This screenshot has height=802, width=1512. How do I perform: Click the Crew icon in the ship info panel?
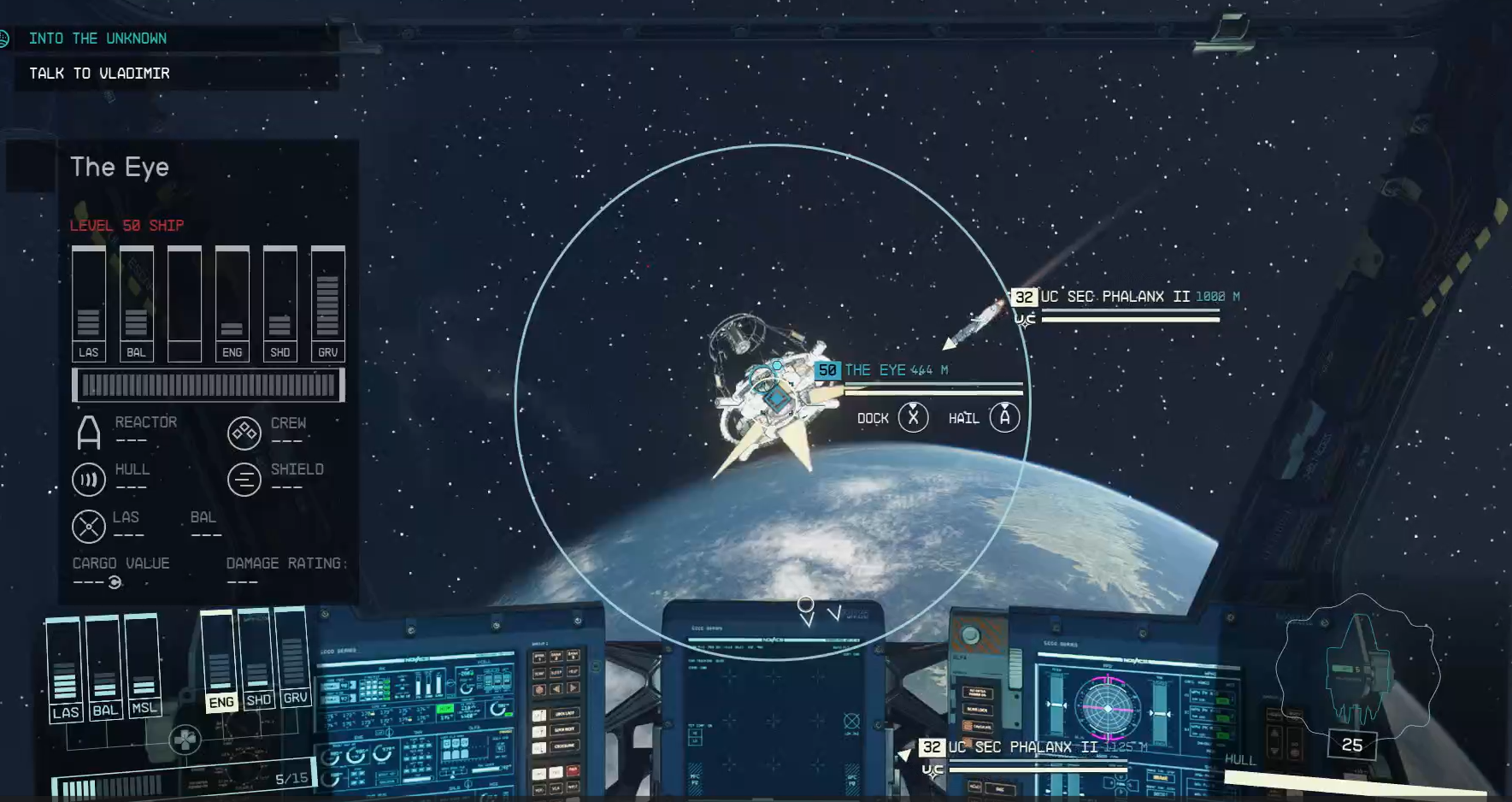click(244, 434)
